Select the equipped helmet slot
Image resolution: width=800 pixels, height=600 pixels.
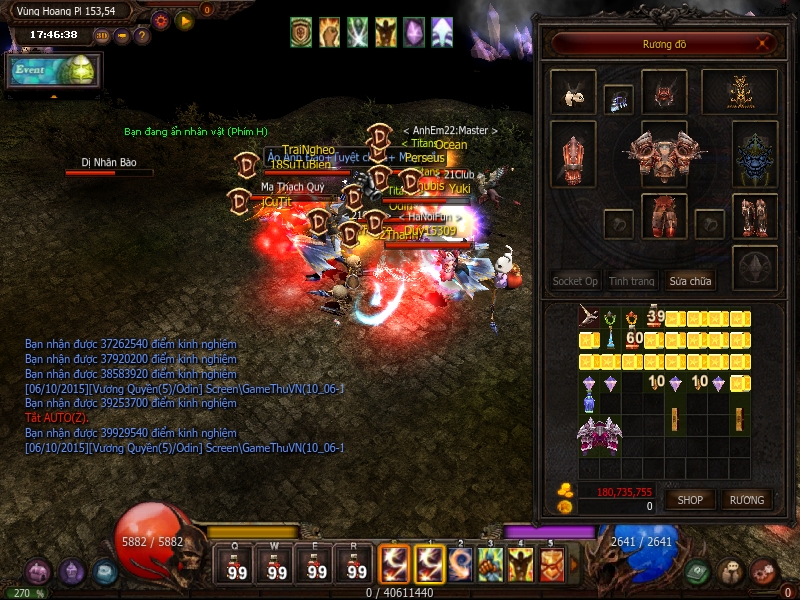[664, 92]
